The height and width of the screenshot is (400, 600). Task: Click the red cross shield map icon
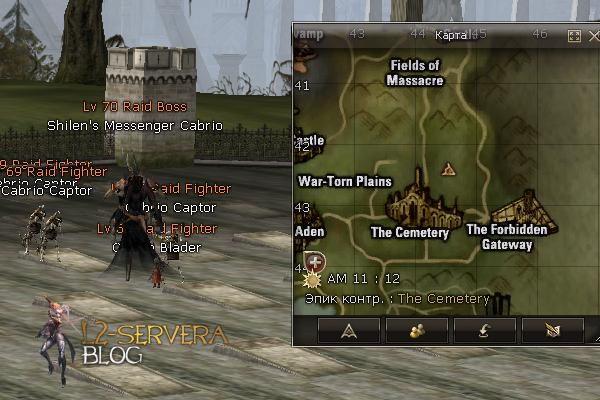315,263
